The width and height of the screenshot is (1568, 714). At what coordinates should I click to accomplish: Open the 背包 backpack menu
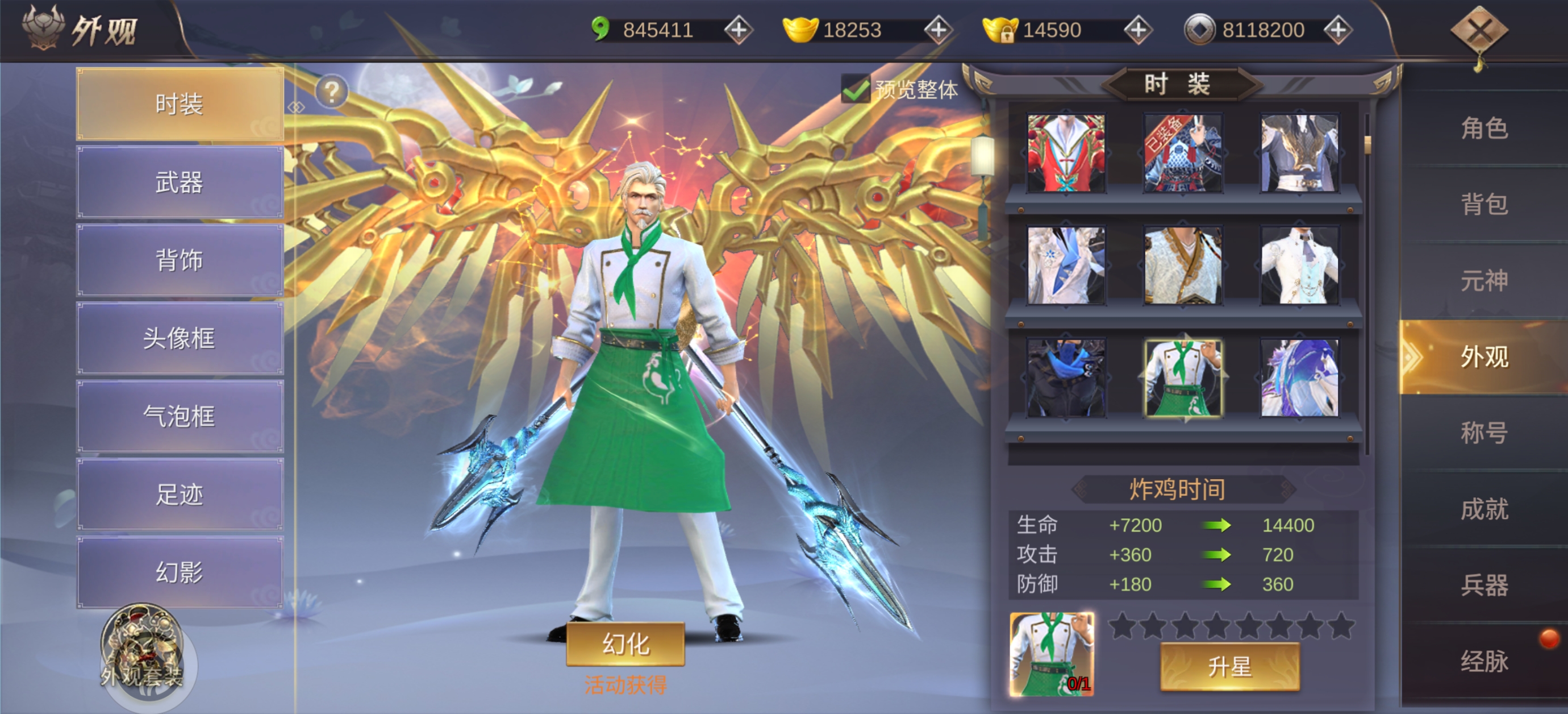point(1484,204)
